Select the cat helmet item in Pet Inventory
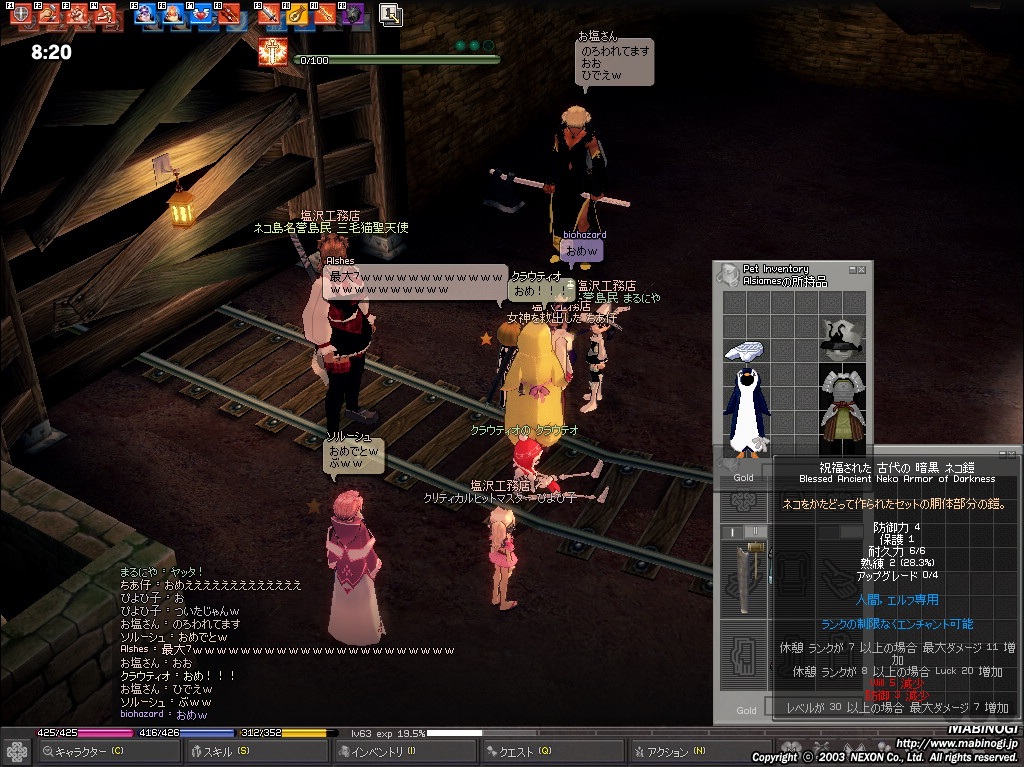This screenshot has height=767, width=1024. pos(842,339)
